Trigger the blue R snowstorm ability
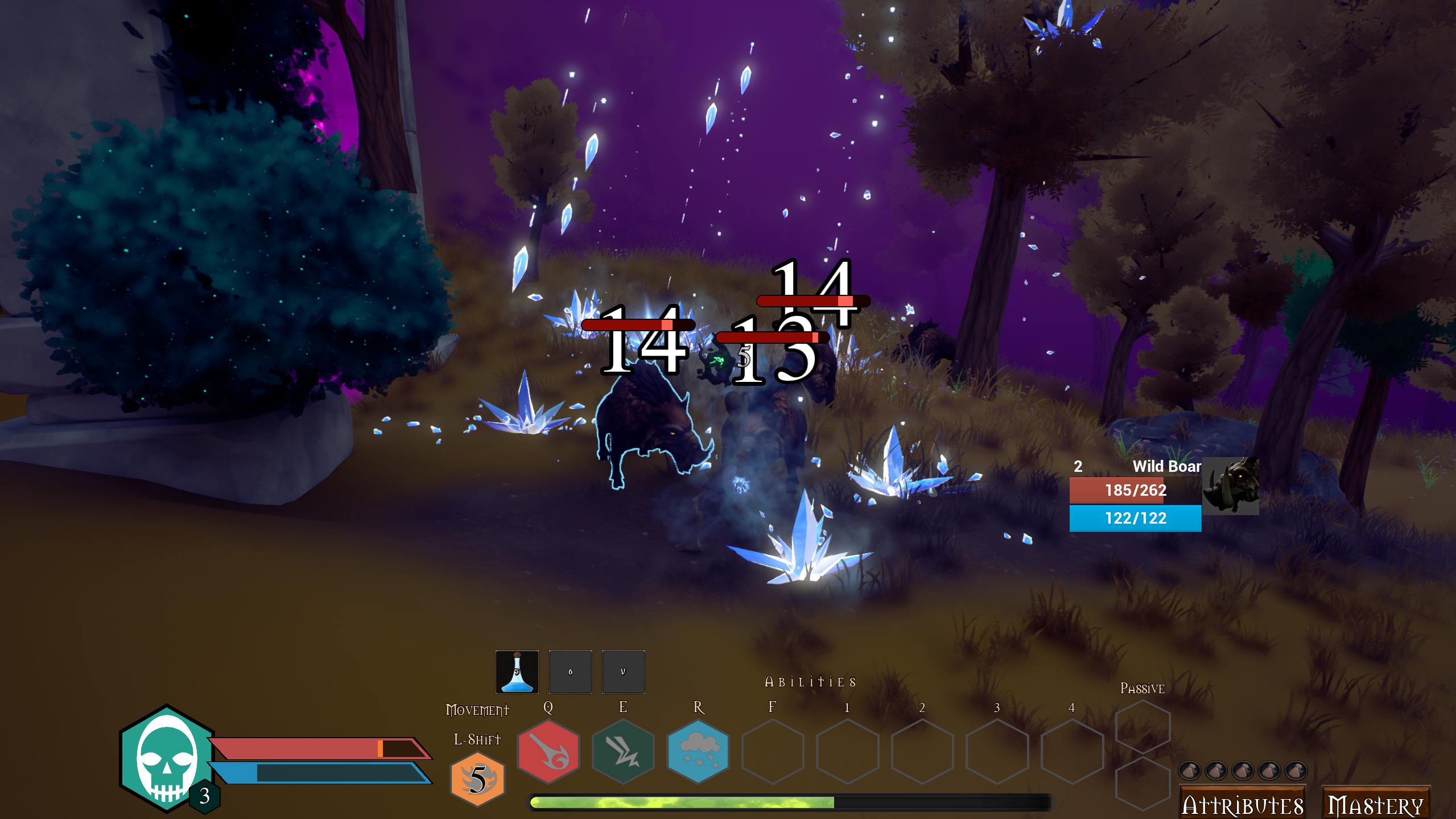This screenshot has height=819, width=1456. point(698,751)
